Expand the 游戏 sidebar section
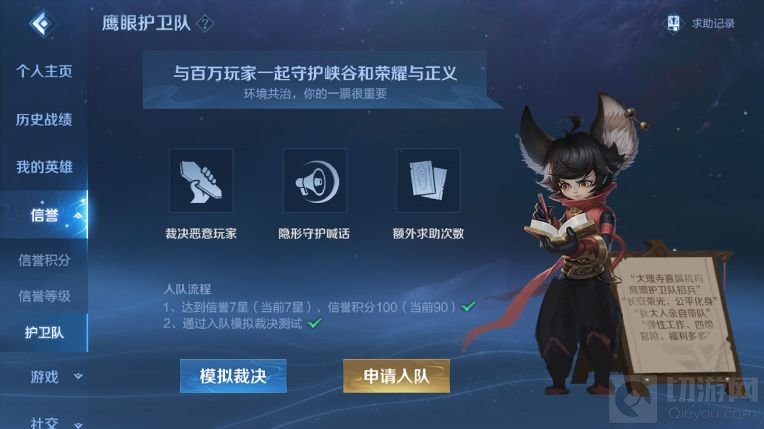Image resolution: width=764 pixels, height=429 pixels. pyautogui.click(x=52, y=377)
